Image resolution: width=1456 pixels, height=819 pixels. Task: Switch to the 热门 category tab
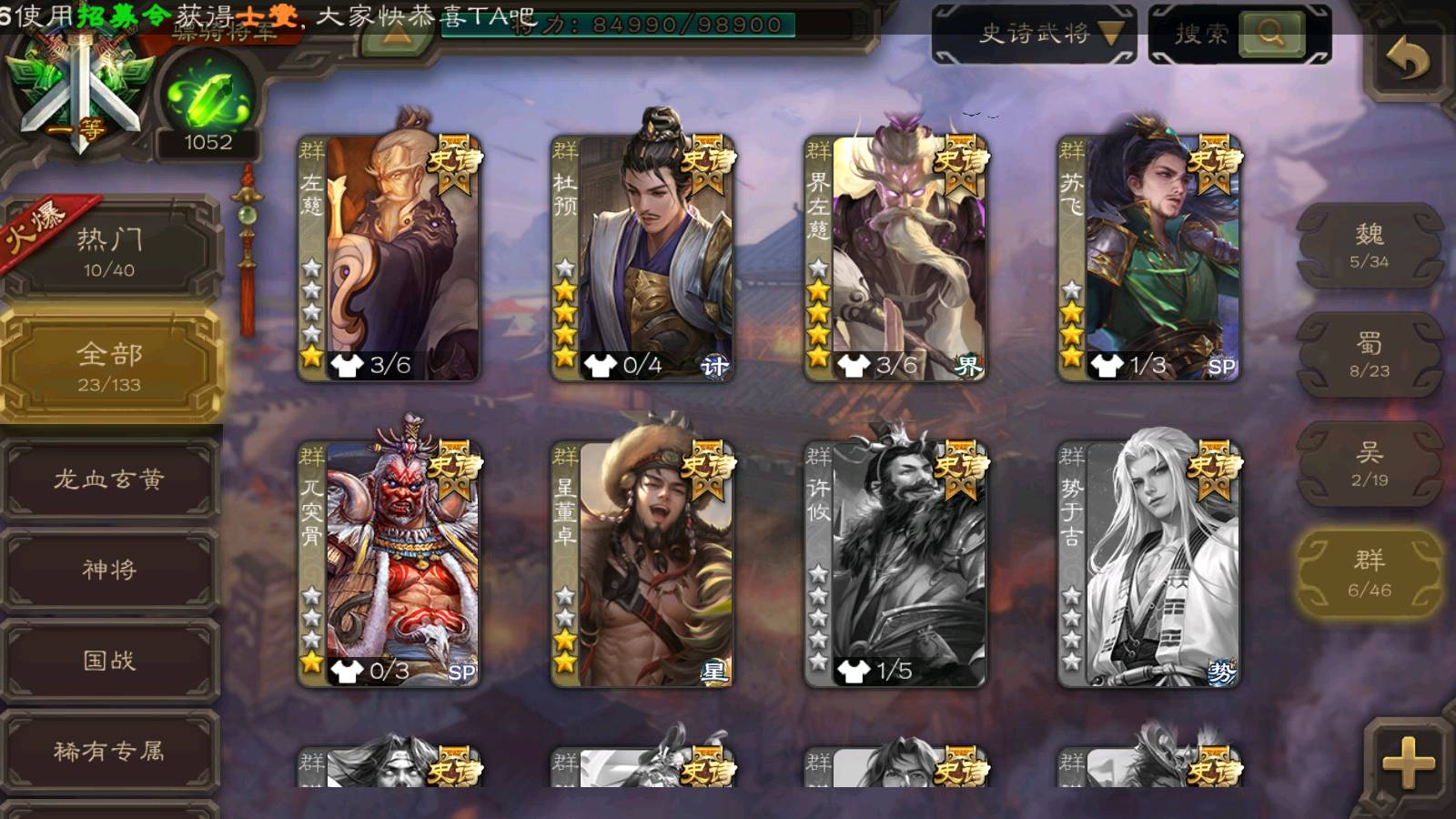click(x=109, y=252)
